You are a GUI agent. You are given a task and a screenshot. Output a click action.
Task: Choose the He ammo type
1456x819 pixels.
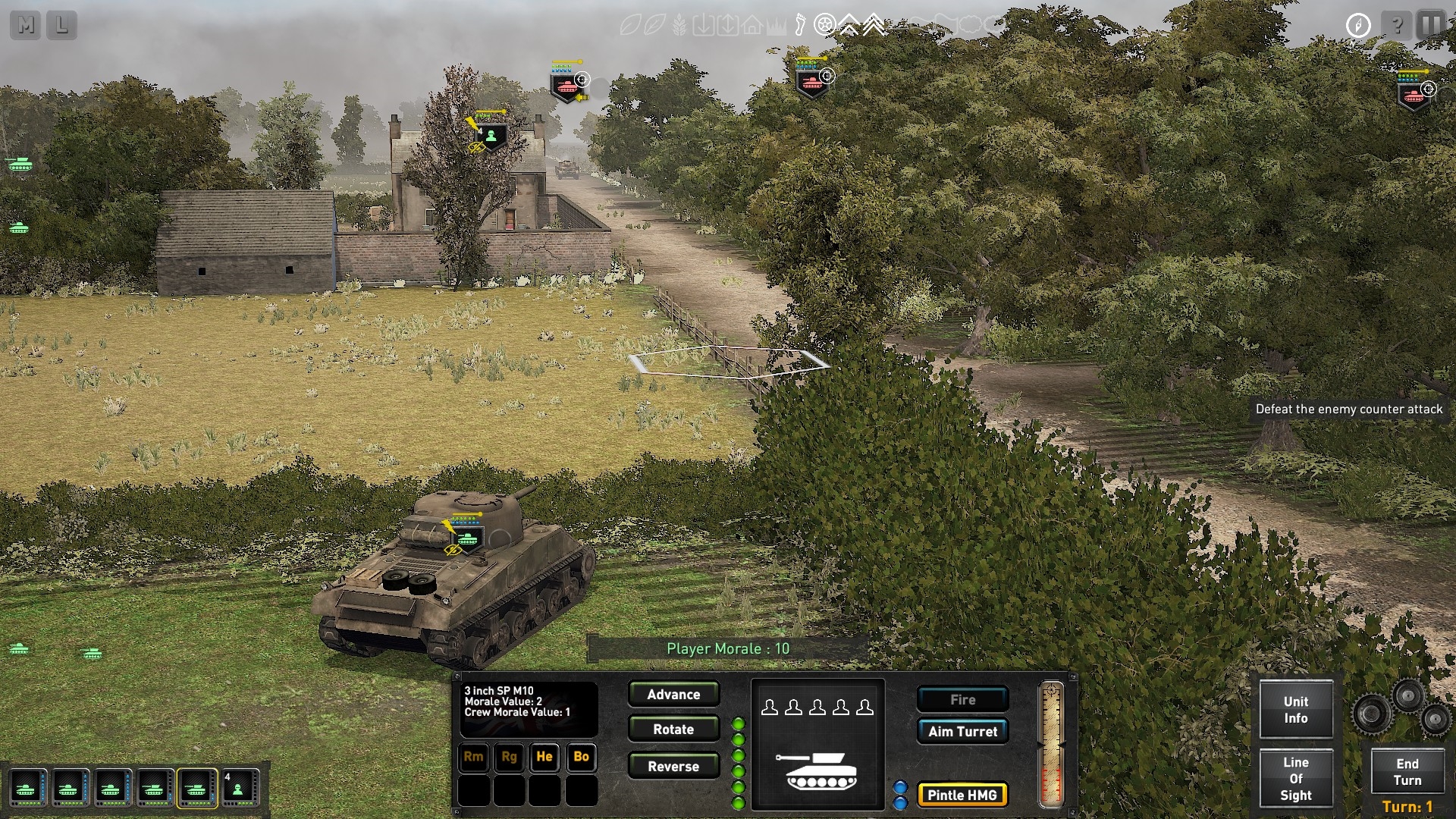tap(544, 757)
